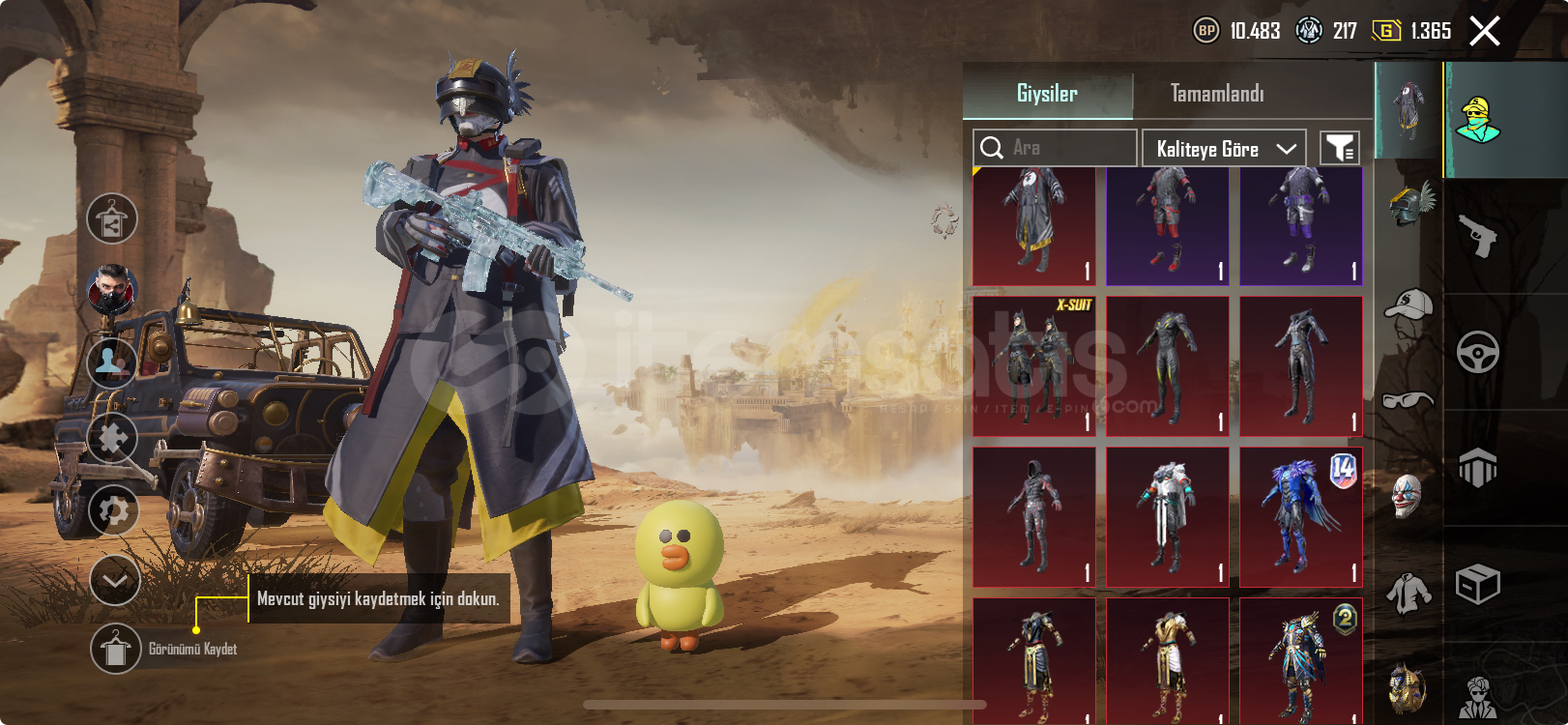Open the clown mask face category
1568x725 pixels.
[1408, 495]
